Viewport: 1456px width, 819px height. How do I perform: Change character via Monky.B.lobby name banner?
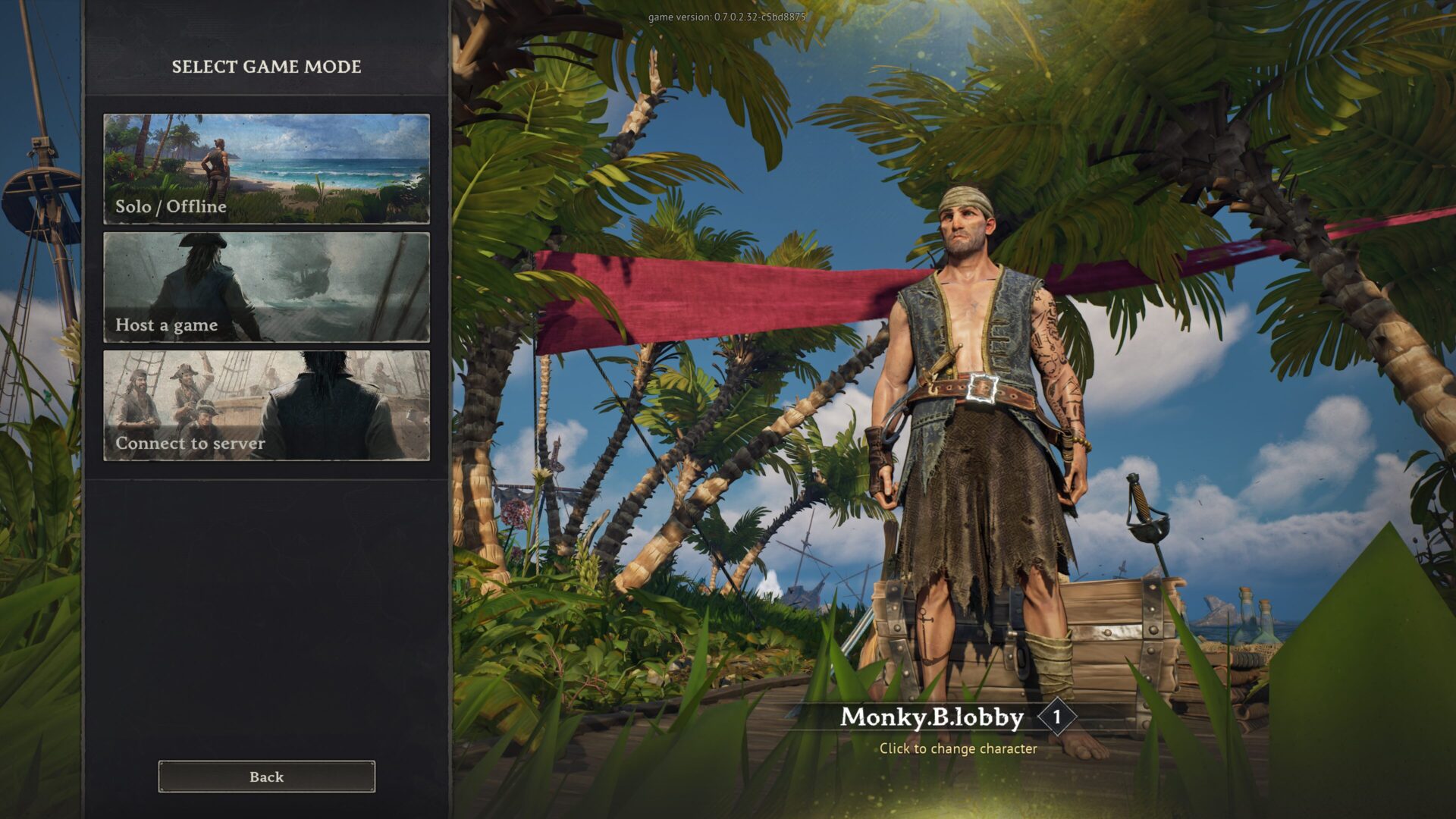[x=932, y=717]
